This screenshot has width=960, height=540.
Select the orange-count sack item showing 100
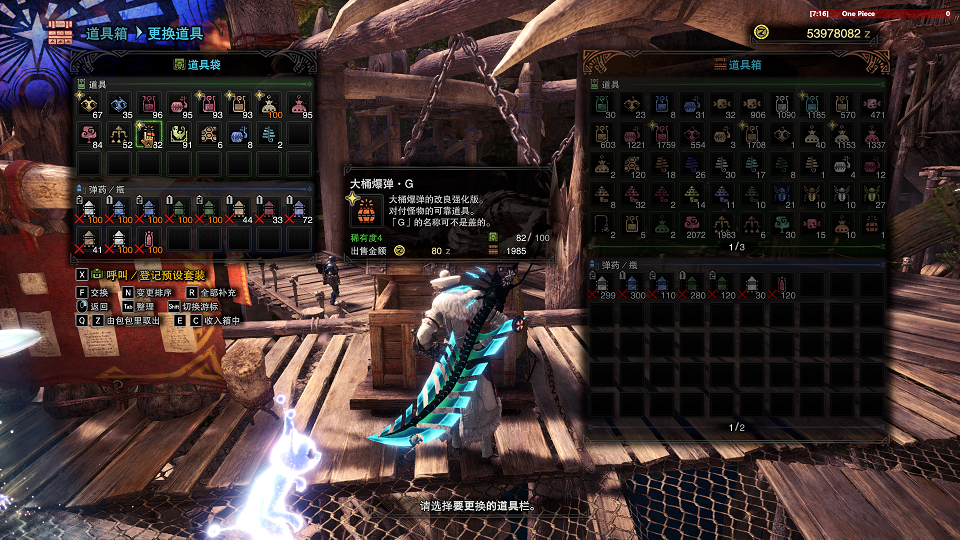pyautogui.click(x=269, y=104)
